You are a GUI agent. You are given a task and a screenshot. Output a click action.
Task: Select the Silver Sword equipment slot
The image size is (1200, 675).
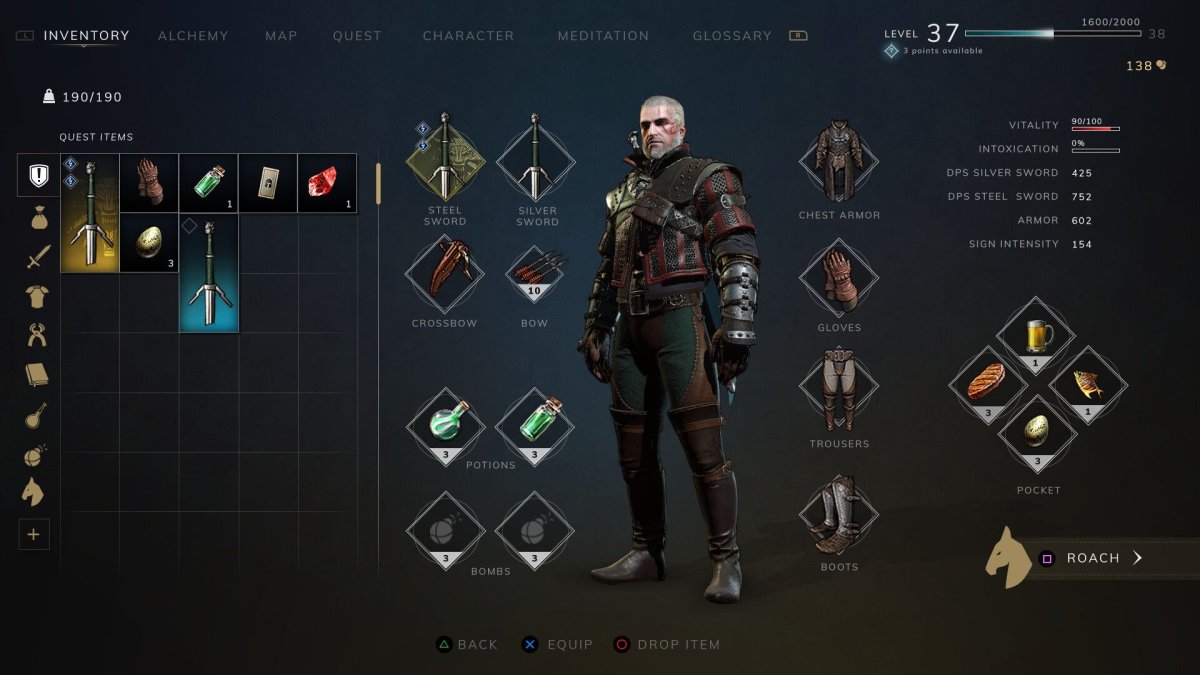click(536, 157)
